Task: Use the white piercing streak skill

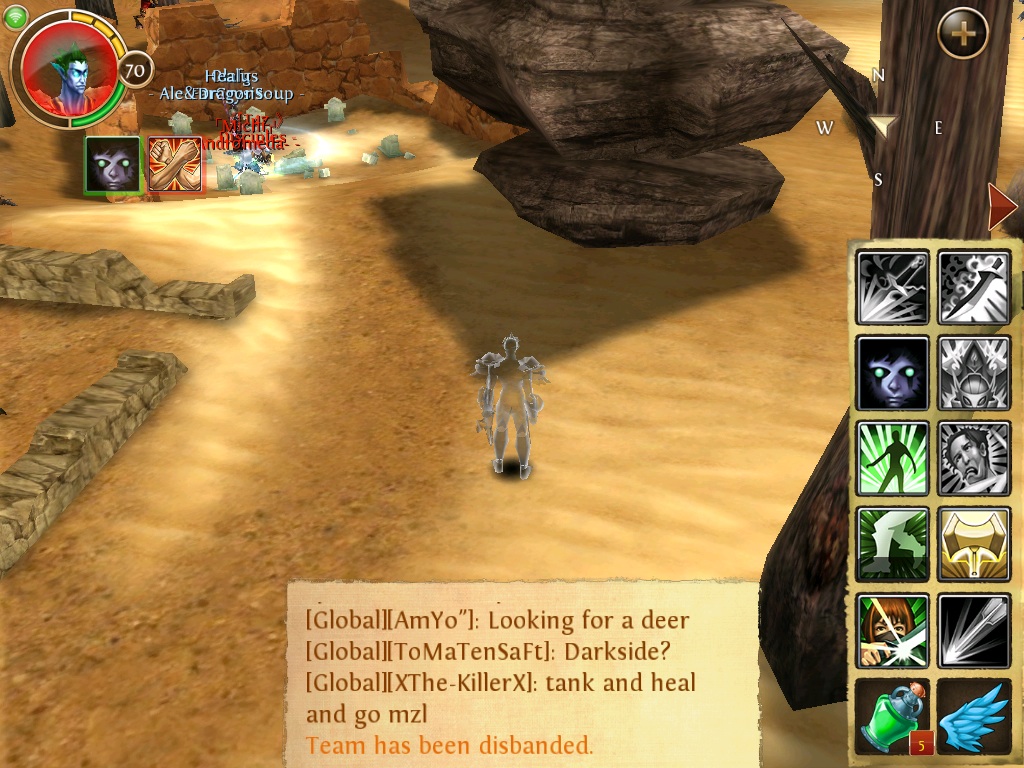Action: (x=975, y=631)
